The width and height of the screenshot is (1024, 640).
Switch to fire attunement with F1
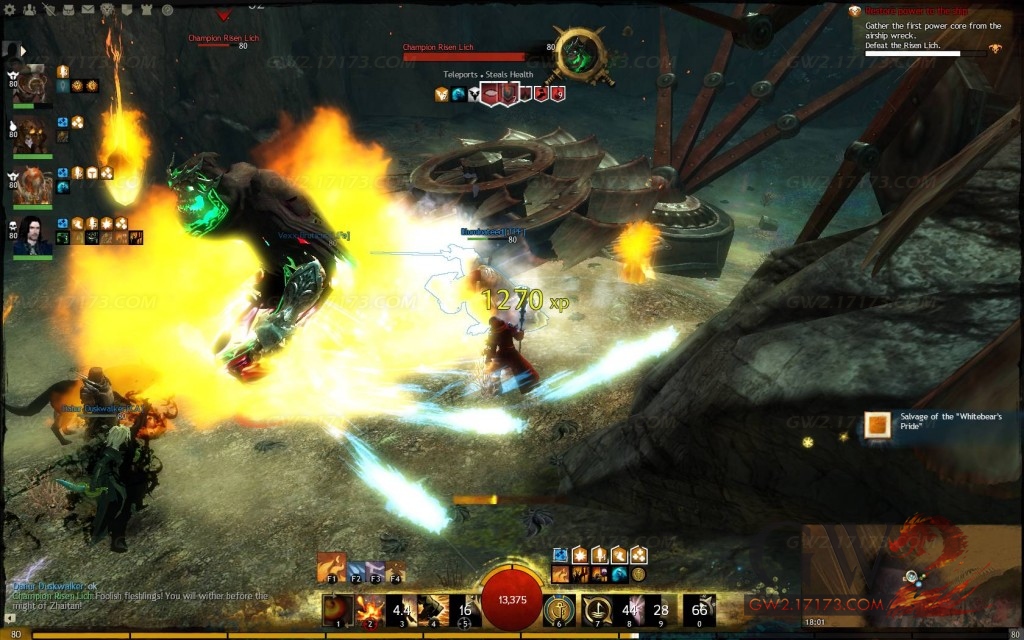[x=331, y=566]
